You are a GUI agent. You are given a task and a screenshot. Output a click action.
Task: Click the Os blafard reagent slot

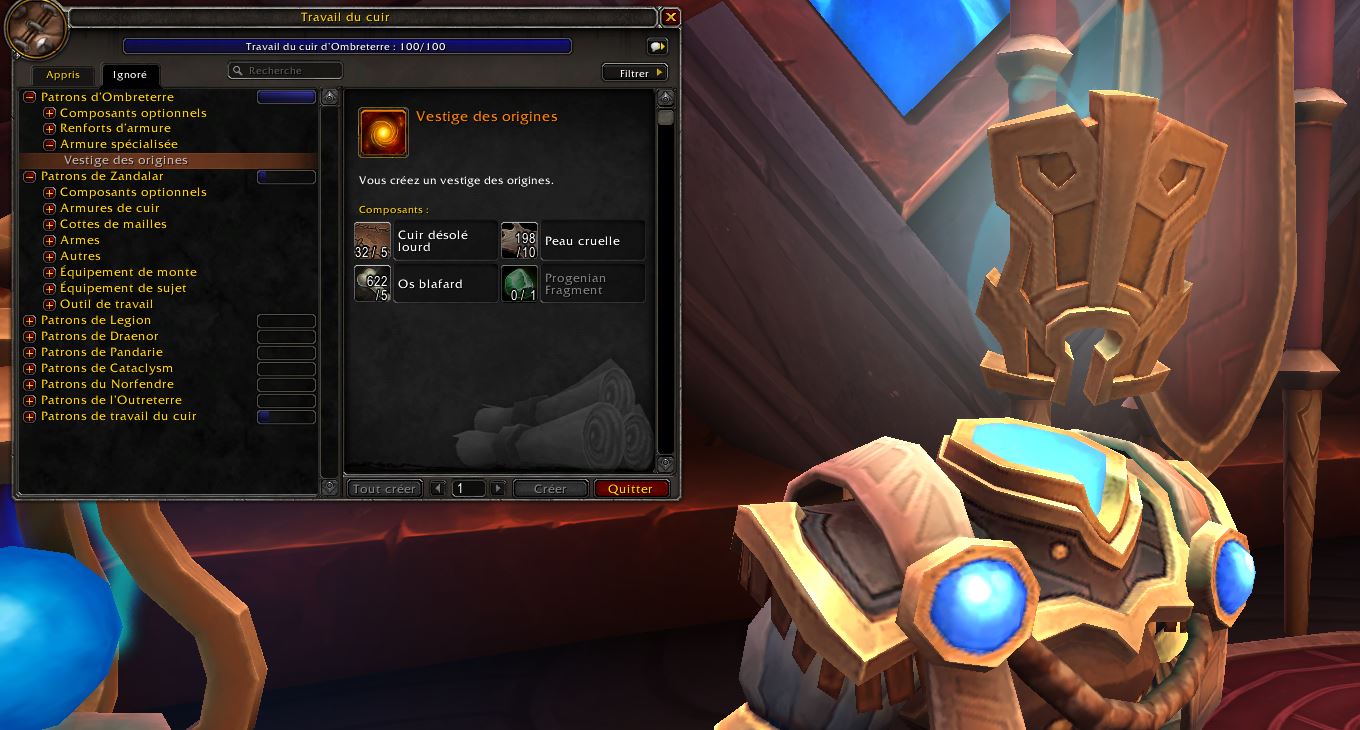tap(426, 284)
